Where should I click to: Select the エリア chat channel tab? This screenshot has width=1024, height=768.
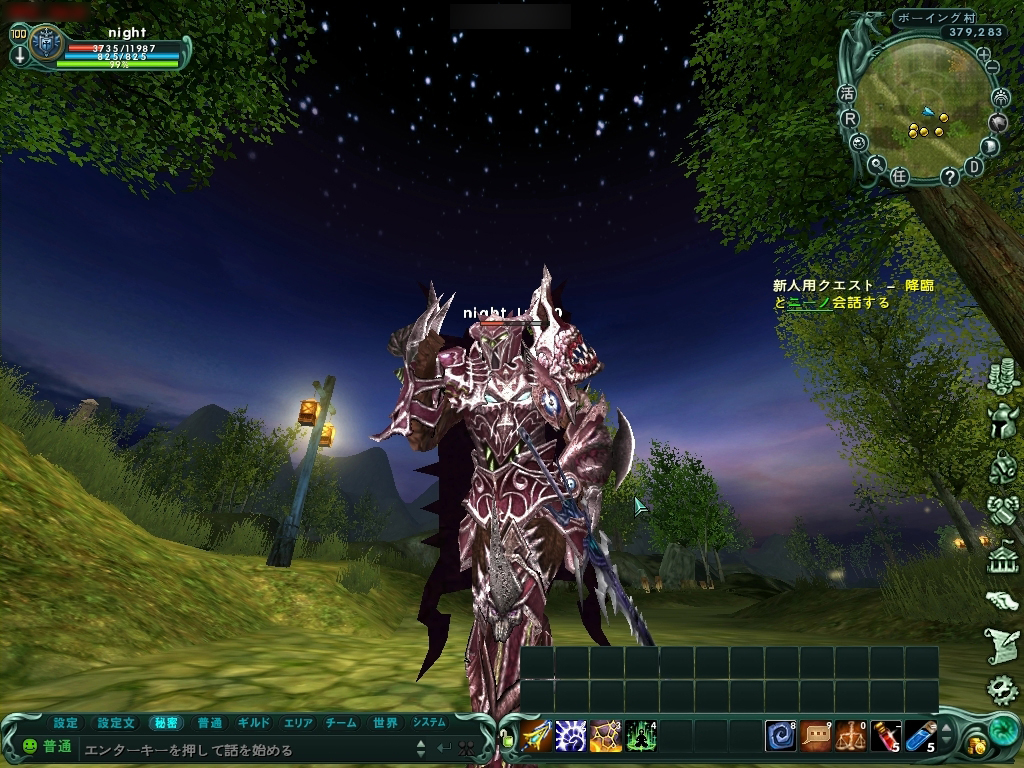coord(298,723)
